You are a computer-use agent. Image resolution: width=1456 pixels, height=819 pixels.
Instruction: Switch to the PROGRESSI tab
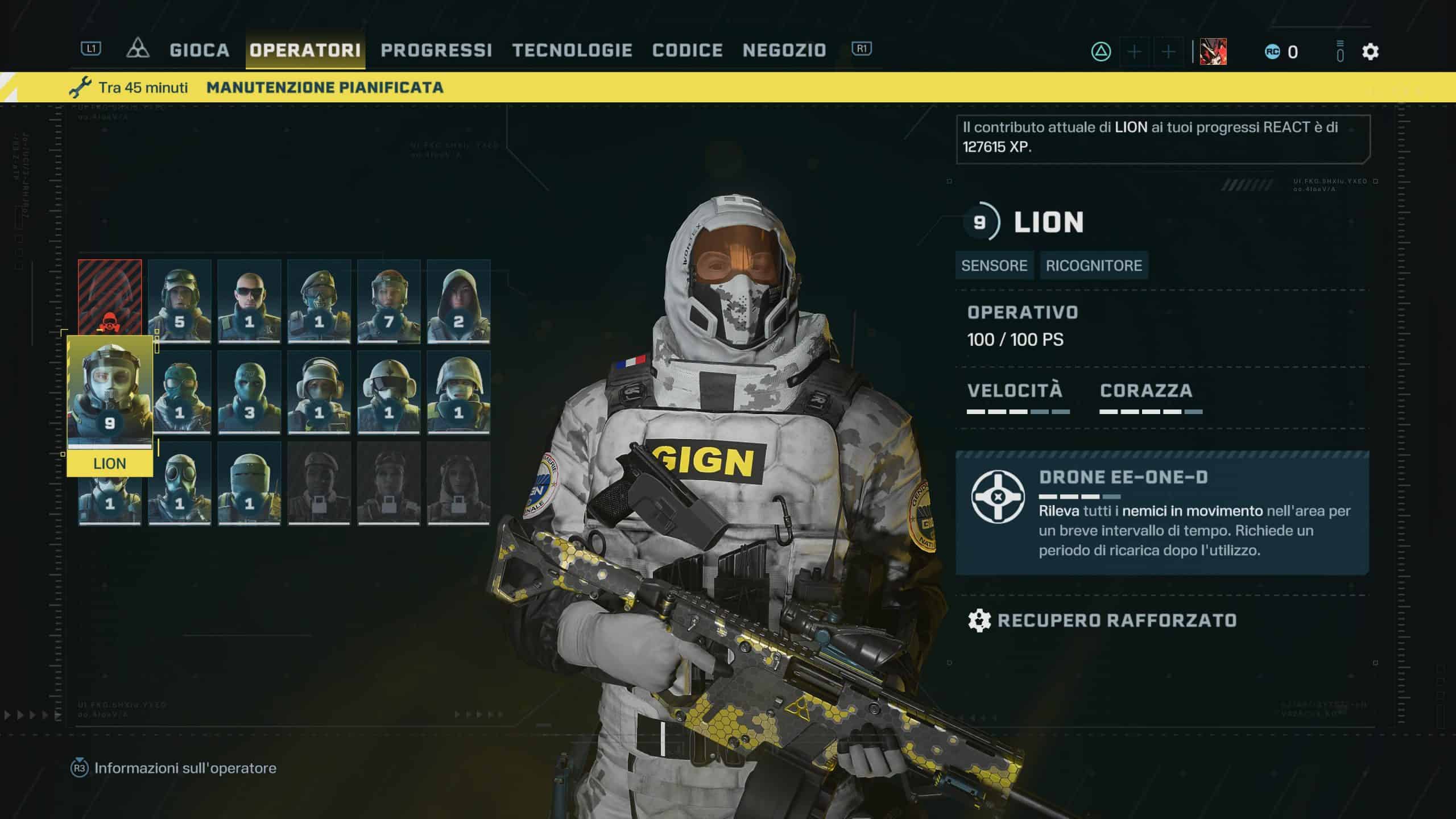[x=436, y=51]
